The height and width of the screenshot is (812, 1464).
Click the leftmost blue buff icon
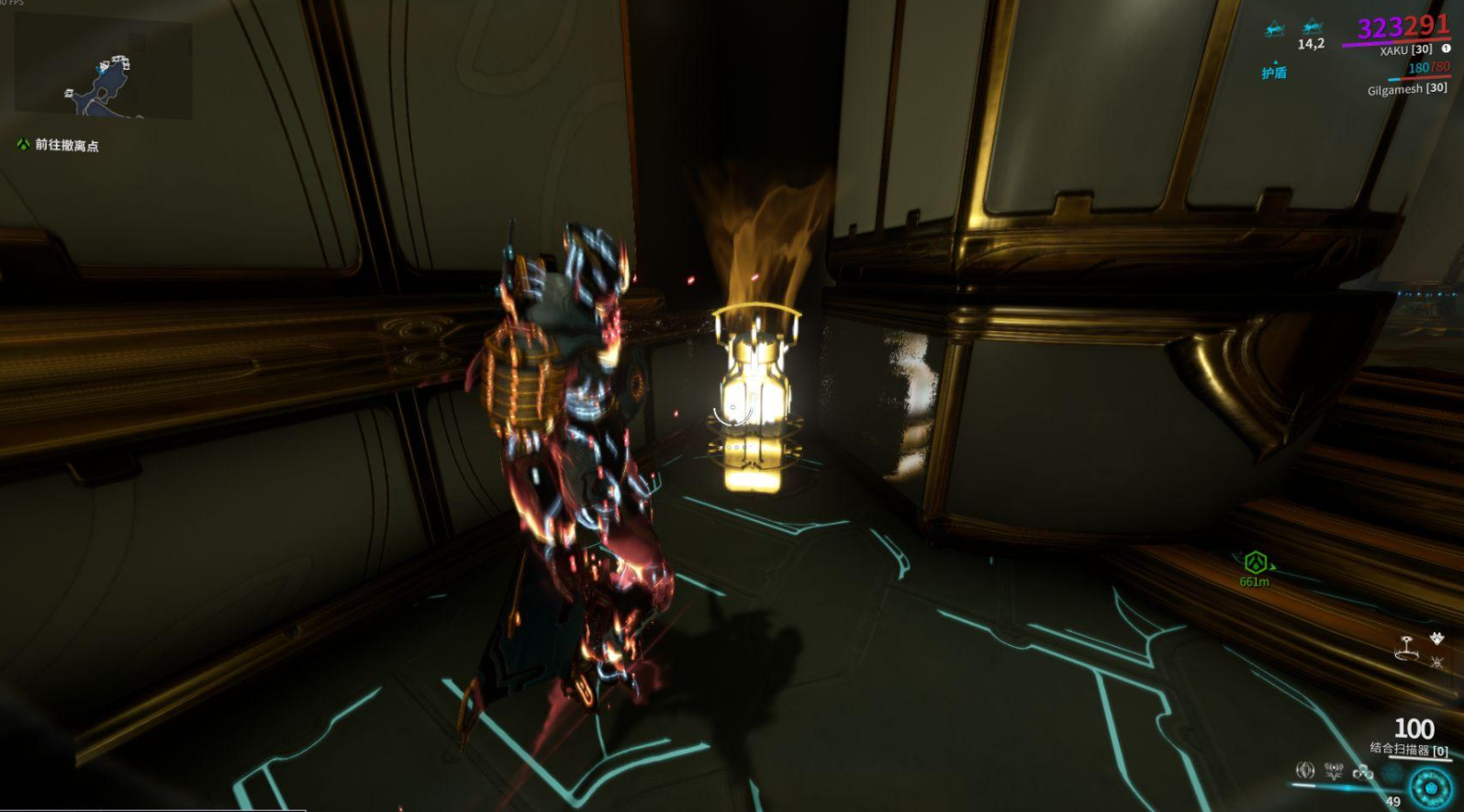click(x=1274, y=29)
